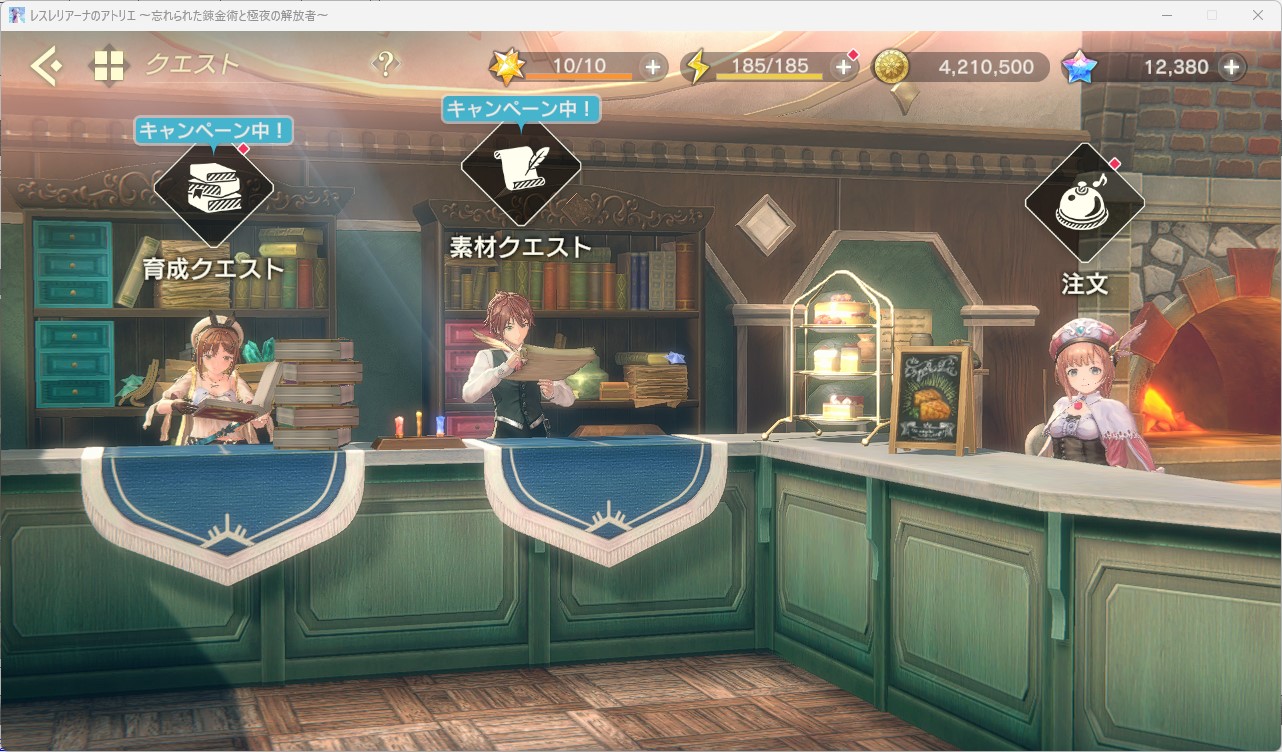The image size is (1282, 752).
Task: Open 育成クエスト (training quests)
Action: (x=213, y=187)
